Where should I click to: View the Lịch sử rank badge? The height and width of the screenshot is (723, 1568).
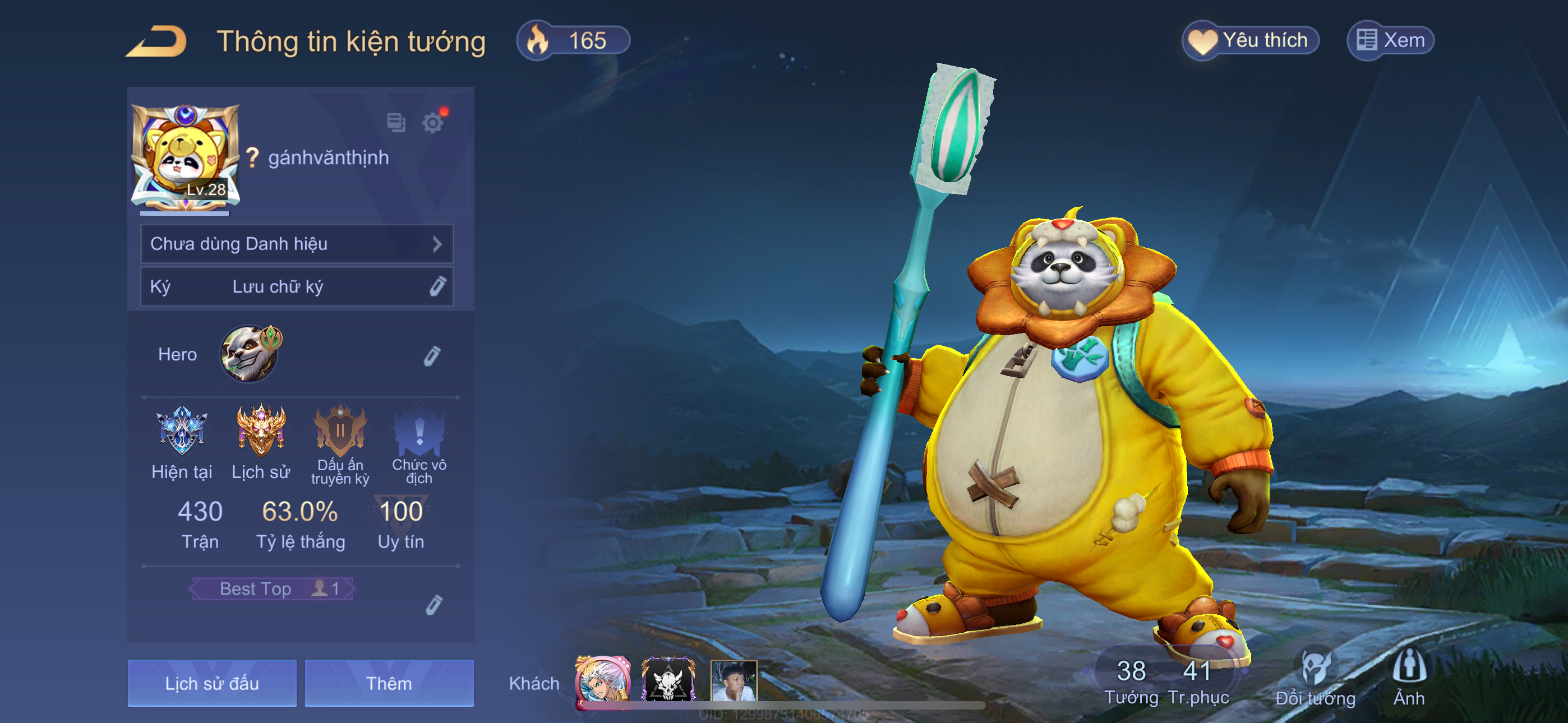point(261,432)
